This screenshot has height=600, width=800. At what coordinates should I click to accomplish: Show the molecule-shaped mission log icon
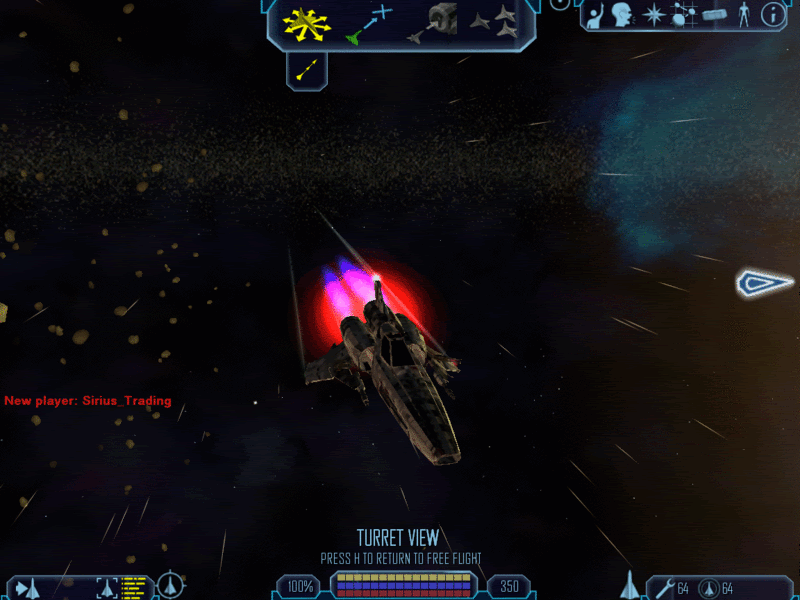point(684,15)
